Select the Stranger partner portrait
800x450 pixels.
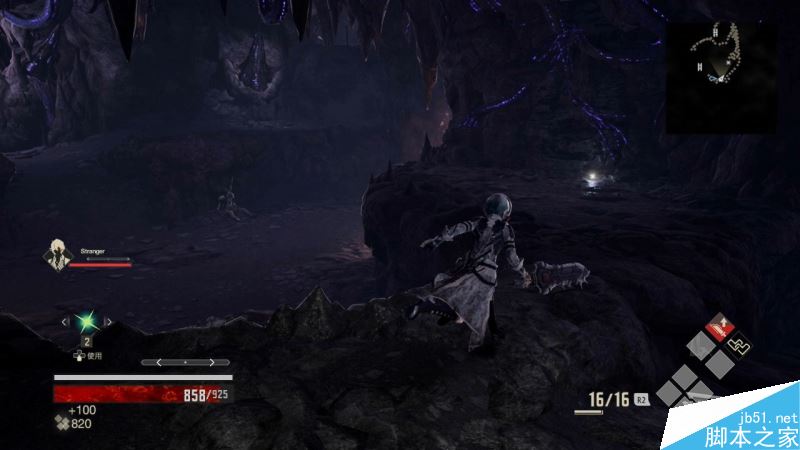pyautogui.click(x=58, y=257)
